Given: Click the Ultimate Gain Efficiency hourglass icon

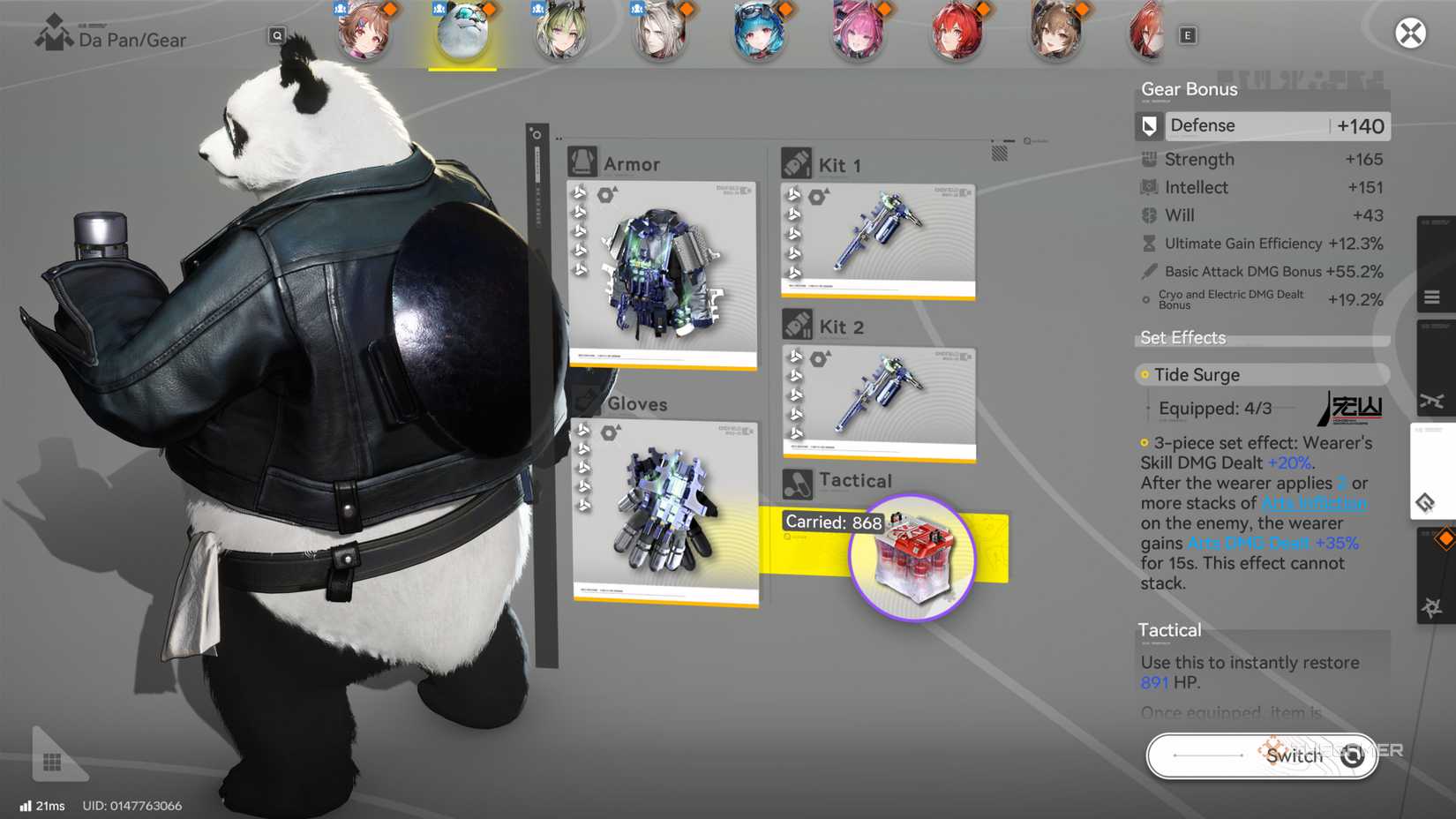Looking at the screenshot, I should click(x=1147, y=244).
